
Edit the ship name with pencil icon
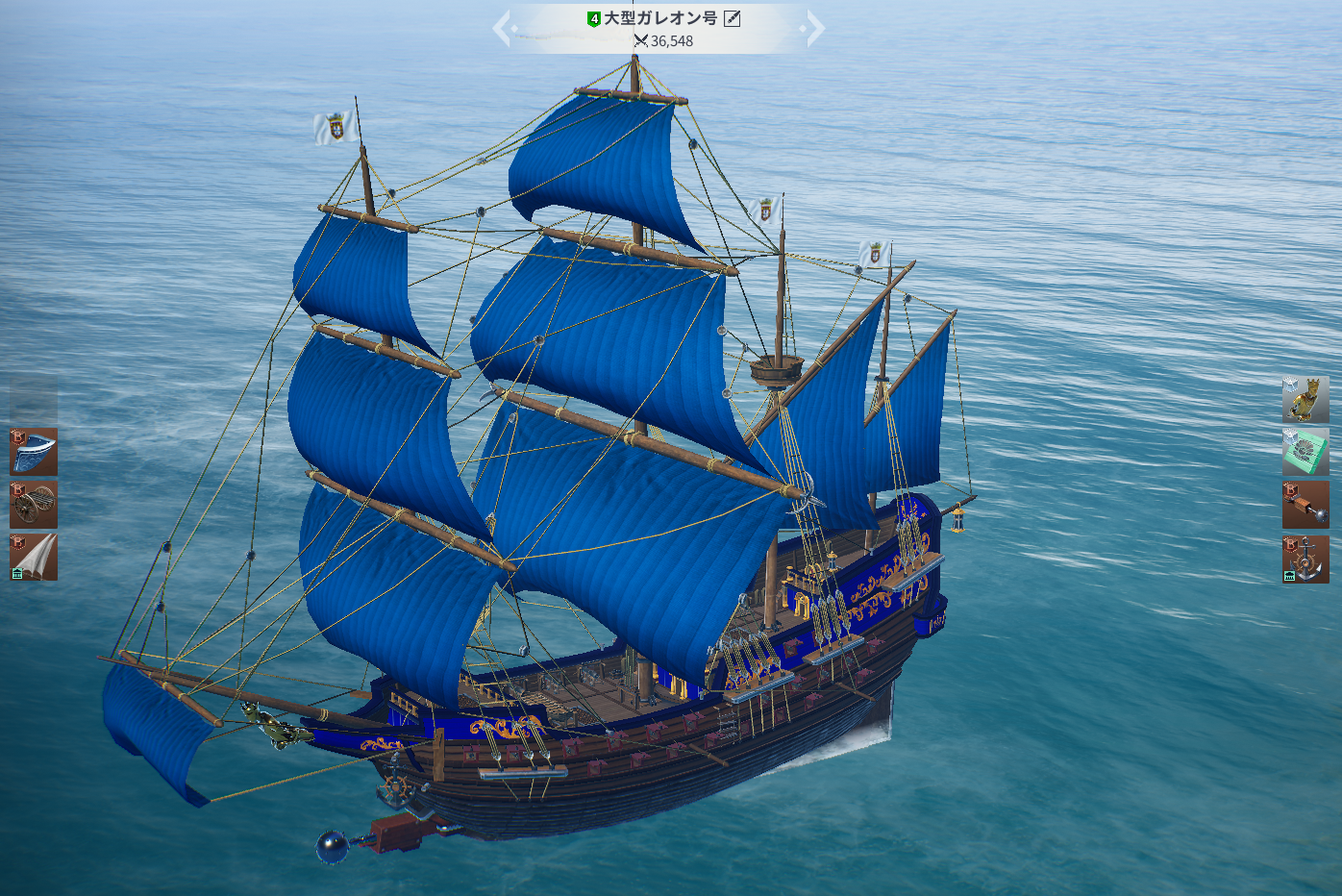pos(733,18)
